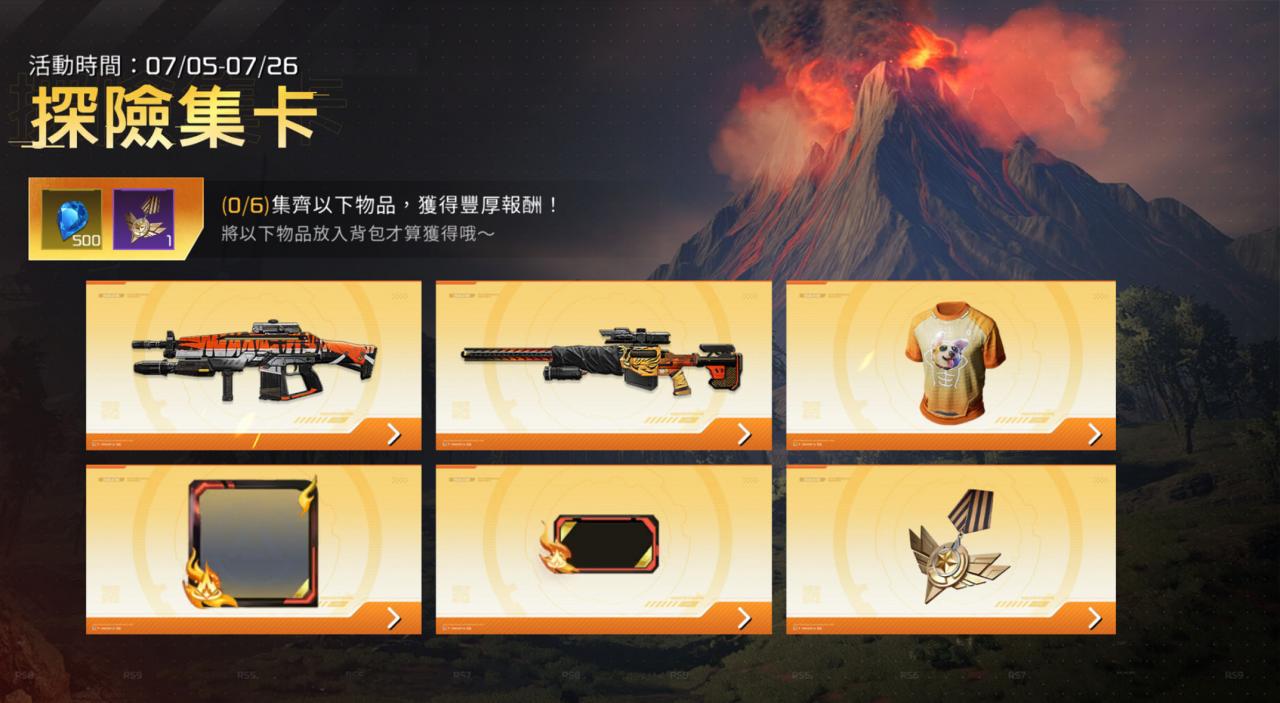Inspect the 500 blue gem reward icon

pos(73,218)
